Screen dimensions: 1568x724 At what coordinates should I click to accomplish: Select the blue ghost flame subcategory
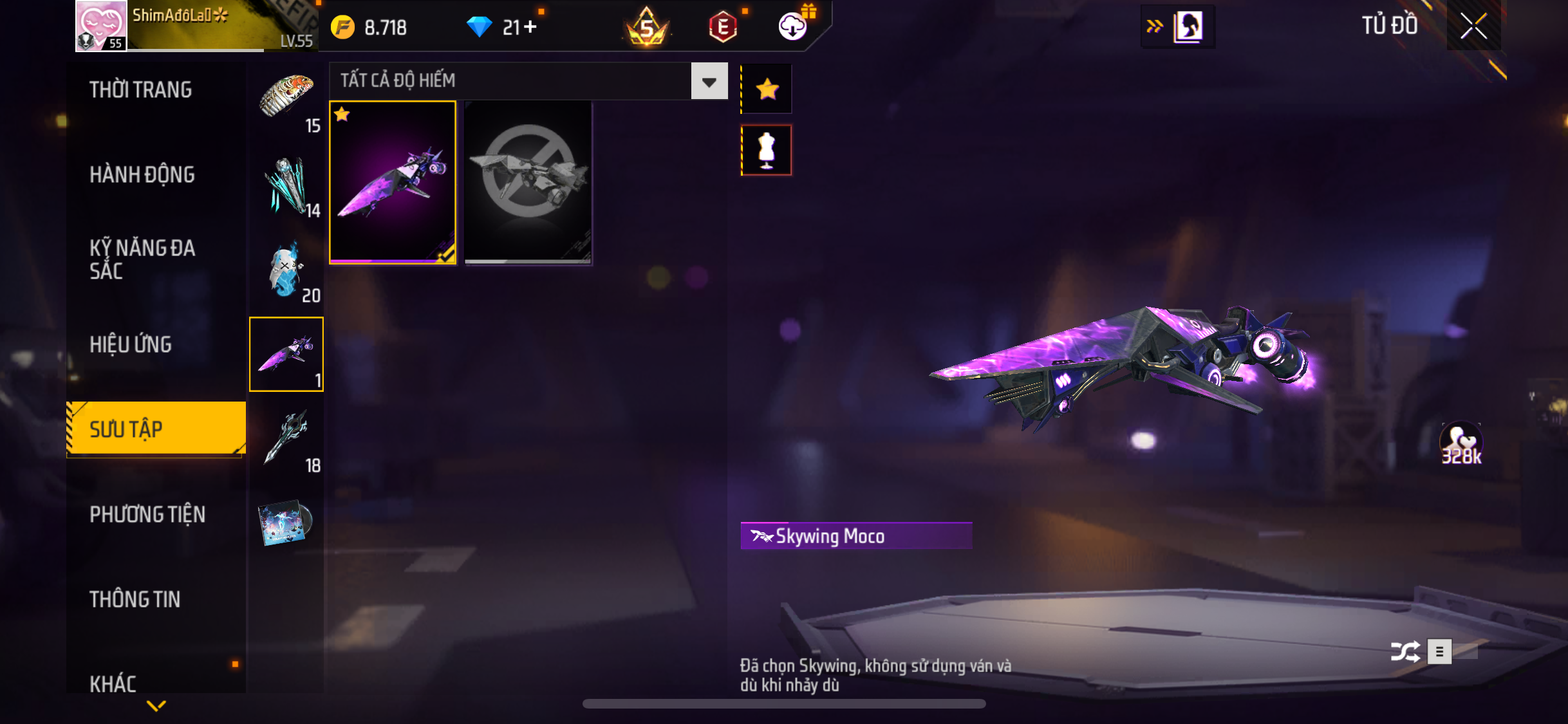coord(286,269)
